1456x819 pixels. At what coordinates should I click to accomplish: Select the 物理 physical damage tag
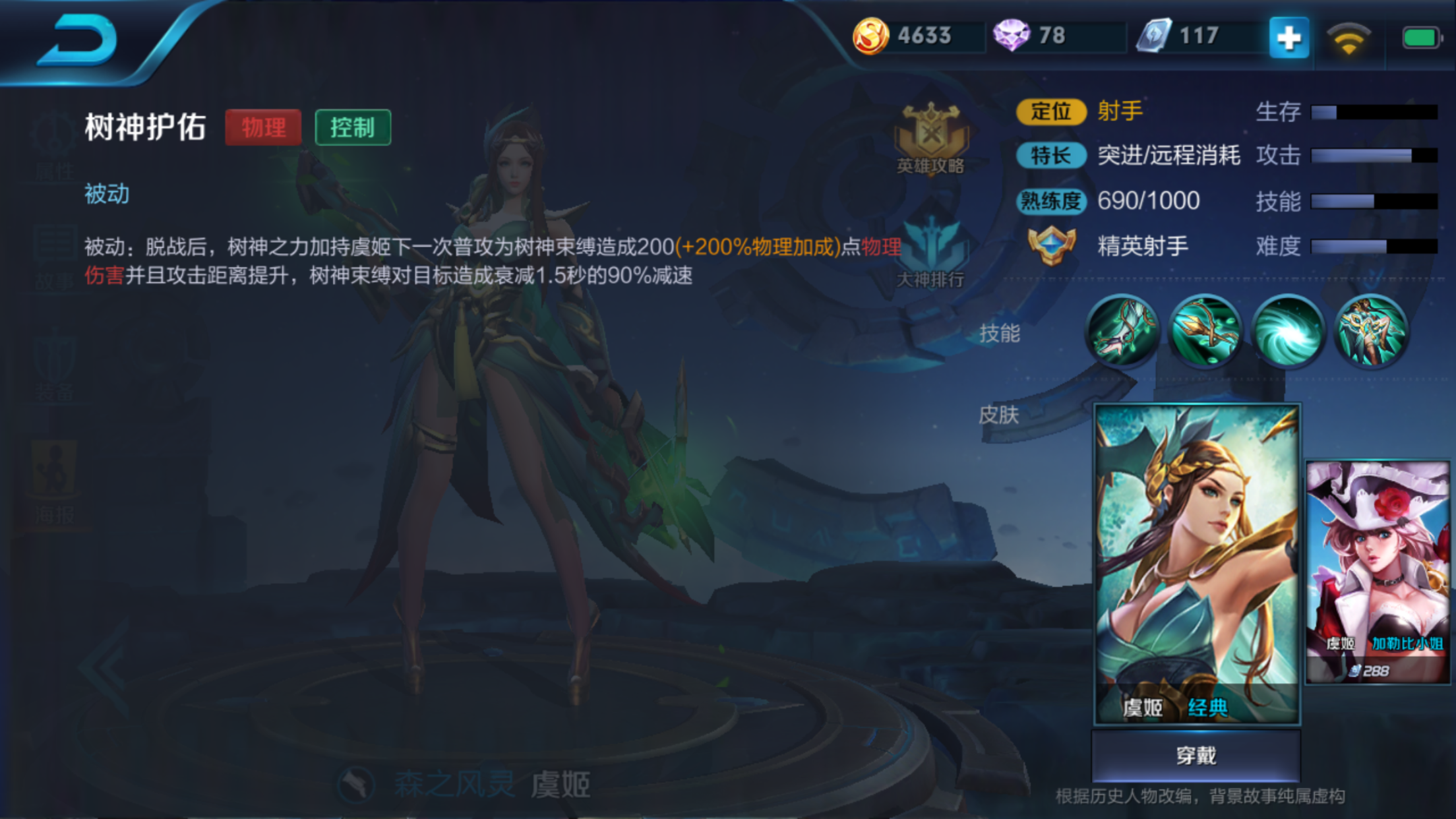point(263,127)
